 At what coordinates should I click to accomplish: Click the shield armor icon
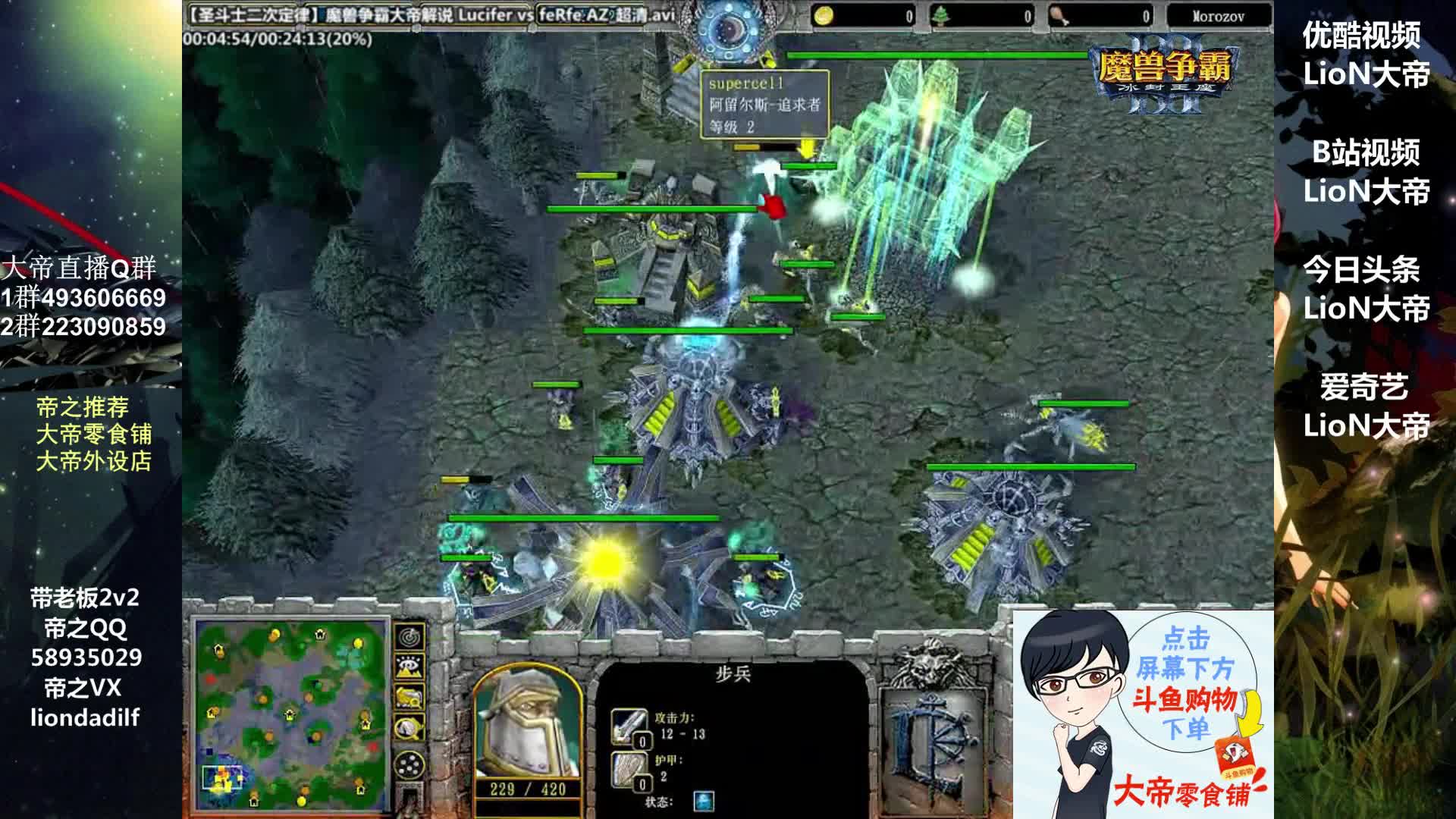click(x=629, y=769)
